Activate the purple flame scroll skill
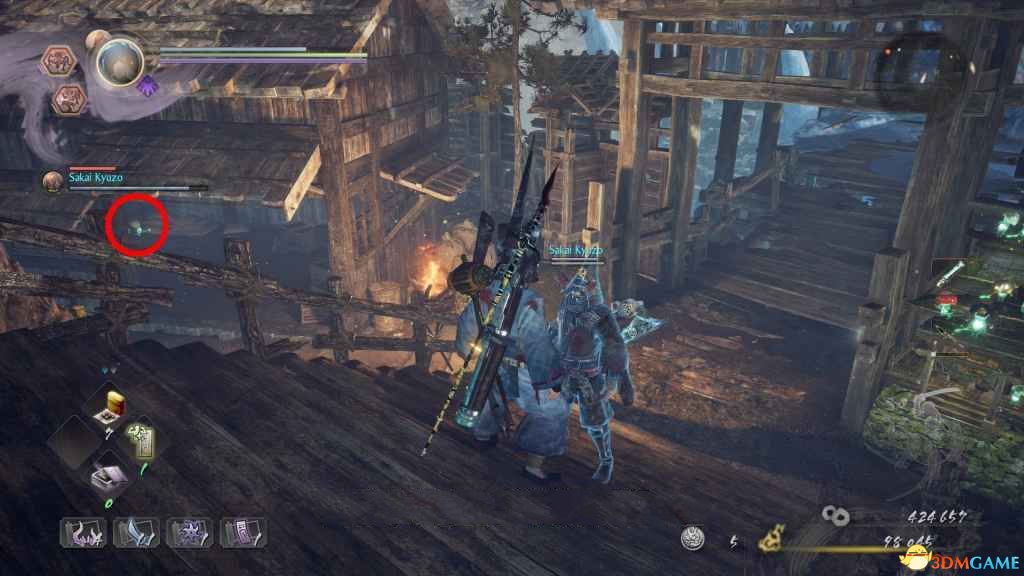 coord(83,532)
